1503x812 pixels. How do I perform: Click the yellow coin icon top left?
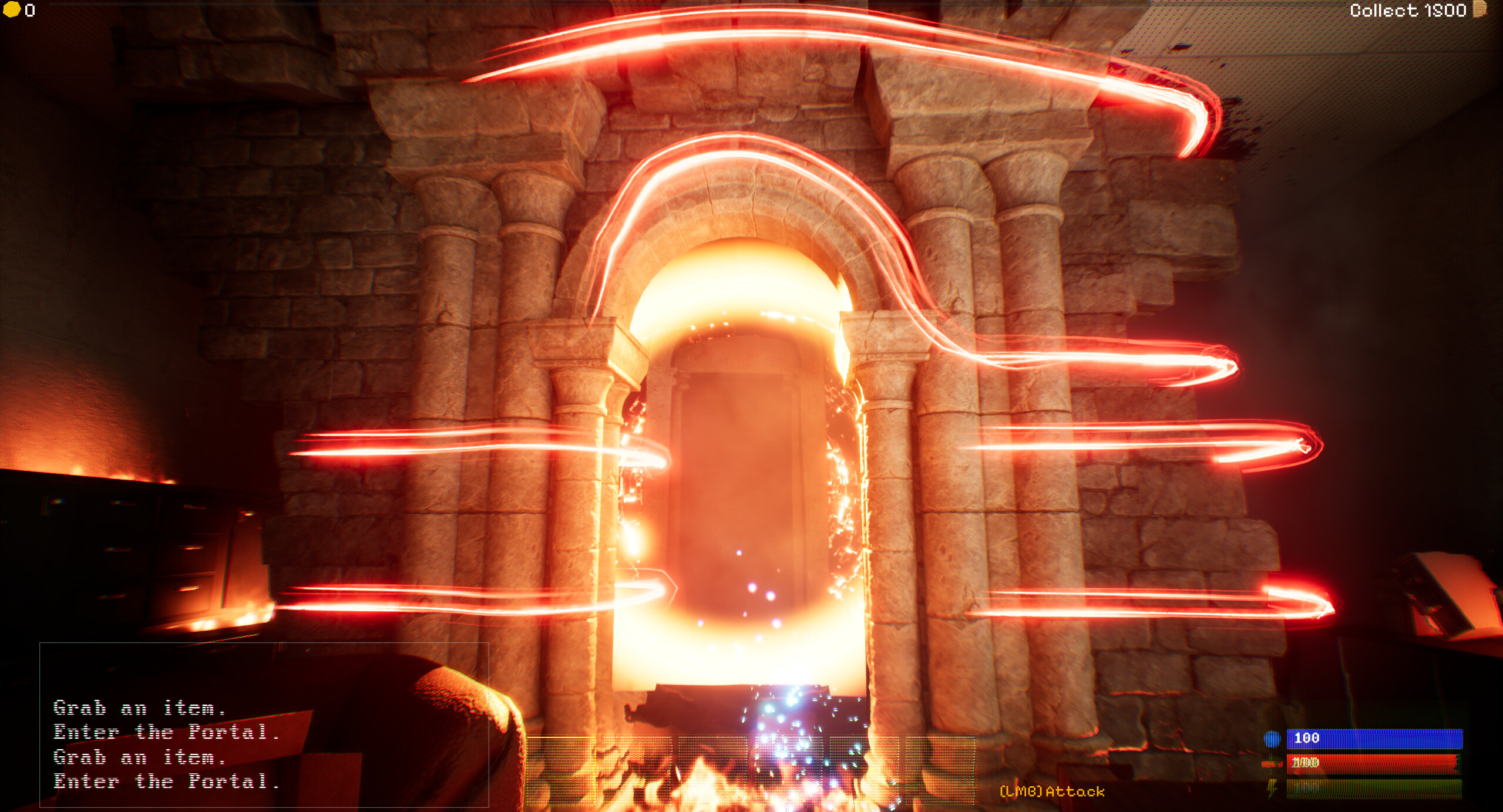click(x=12, y=10)
